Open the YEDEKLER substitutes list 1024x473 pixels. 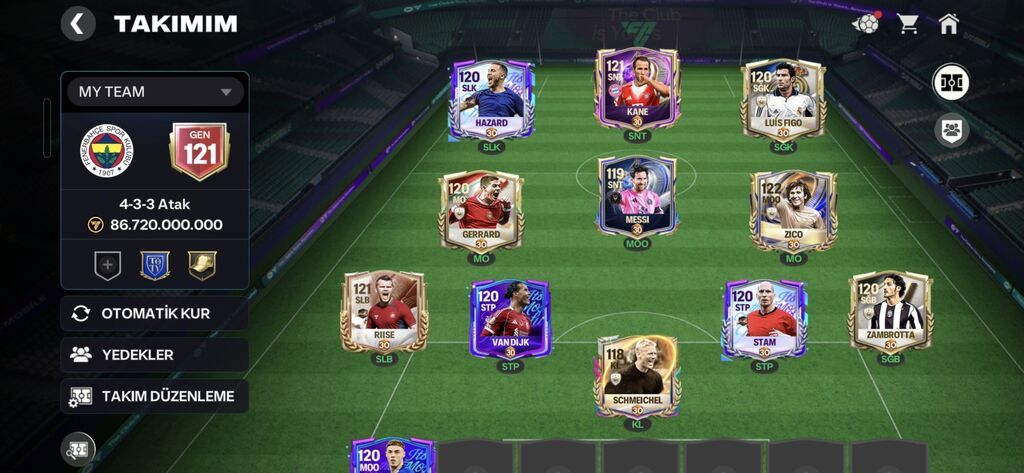pos(154,355)
